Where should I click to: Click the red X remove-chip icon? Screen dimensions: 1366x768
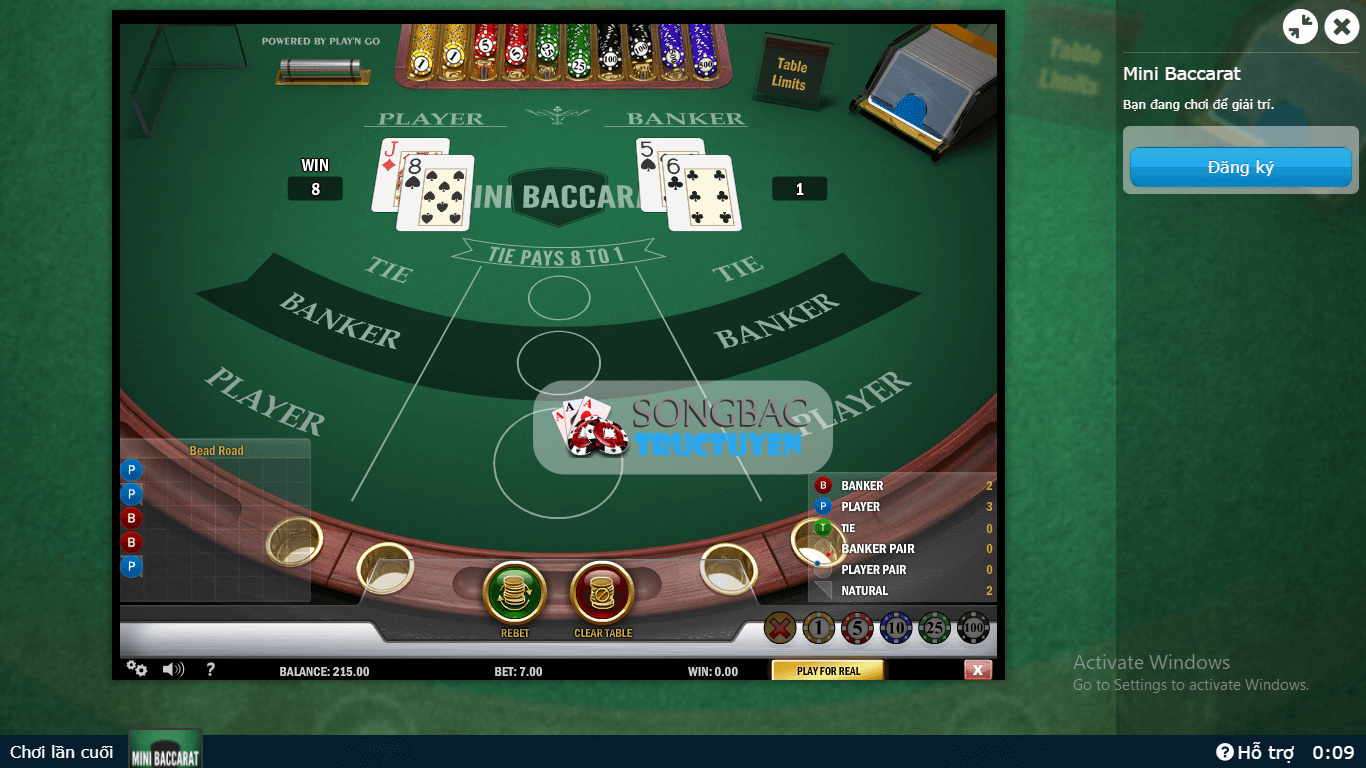tap(780, 628)
